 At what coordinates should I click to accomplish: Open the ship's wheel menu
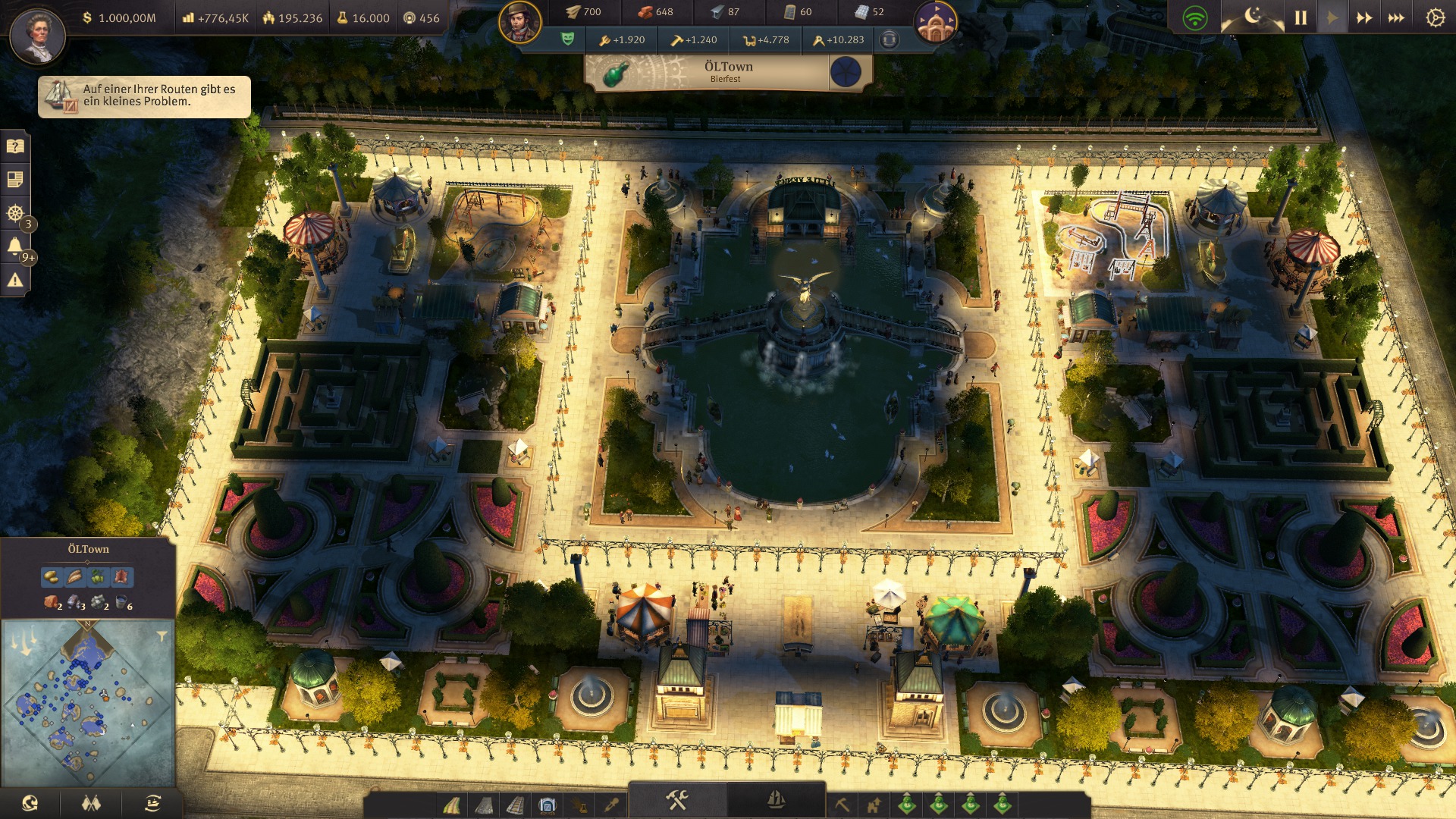(x=14, y=213)
